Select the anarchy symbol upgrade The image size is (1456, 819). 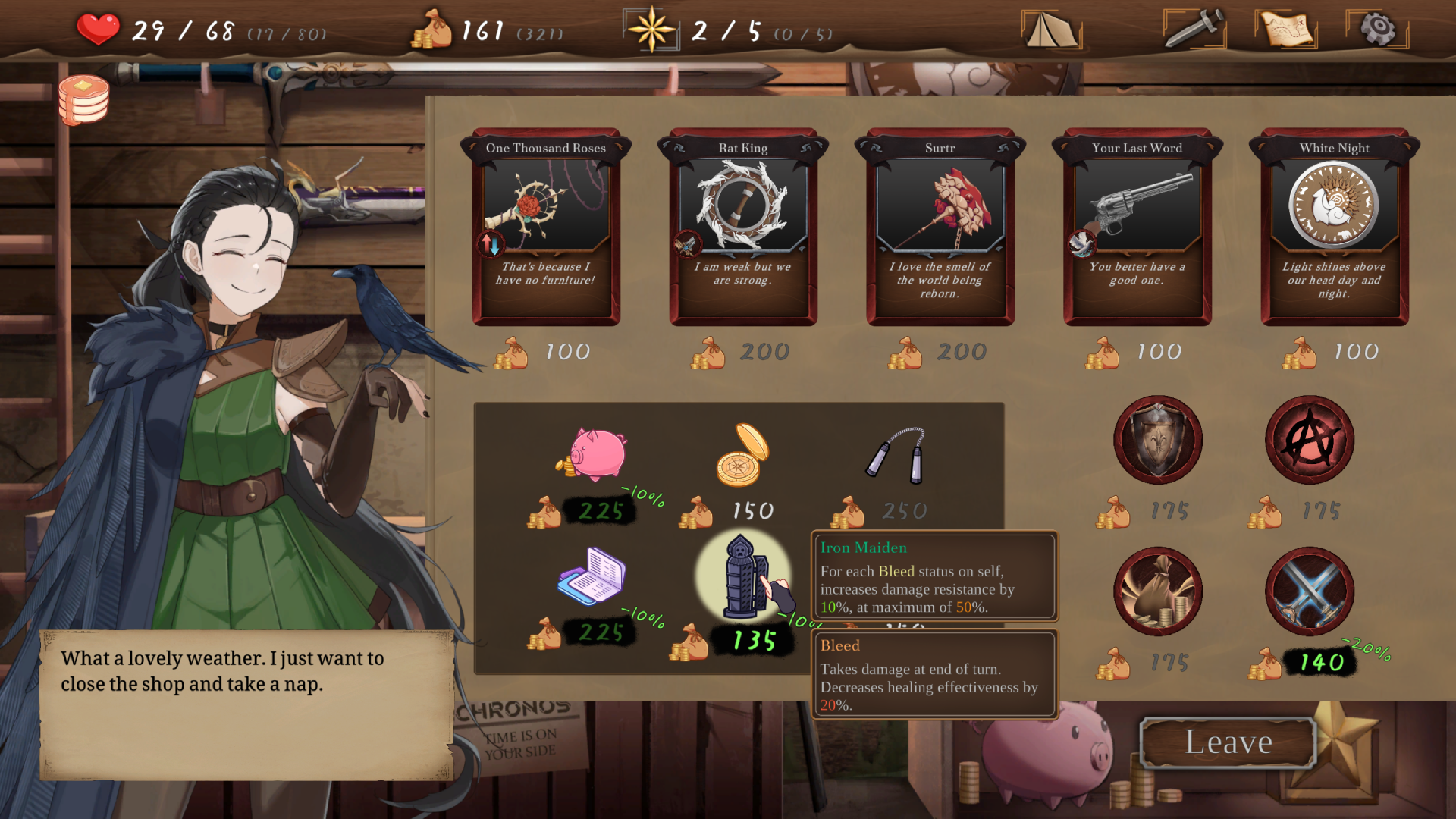[x=1309, y=440]
